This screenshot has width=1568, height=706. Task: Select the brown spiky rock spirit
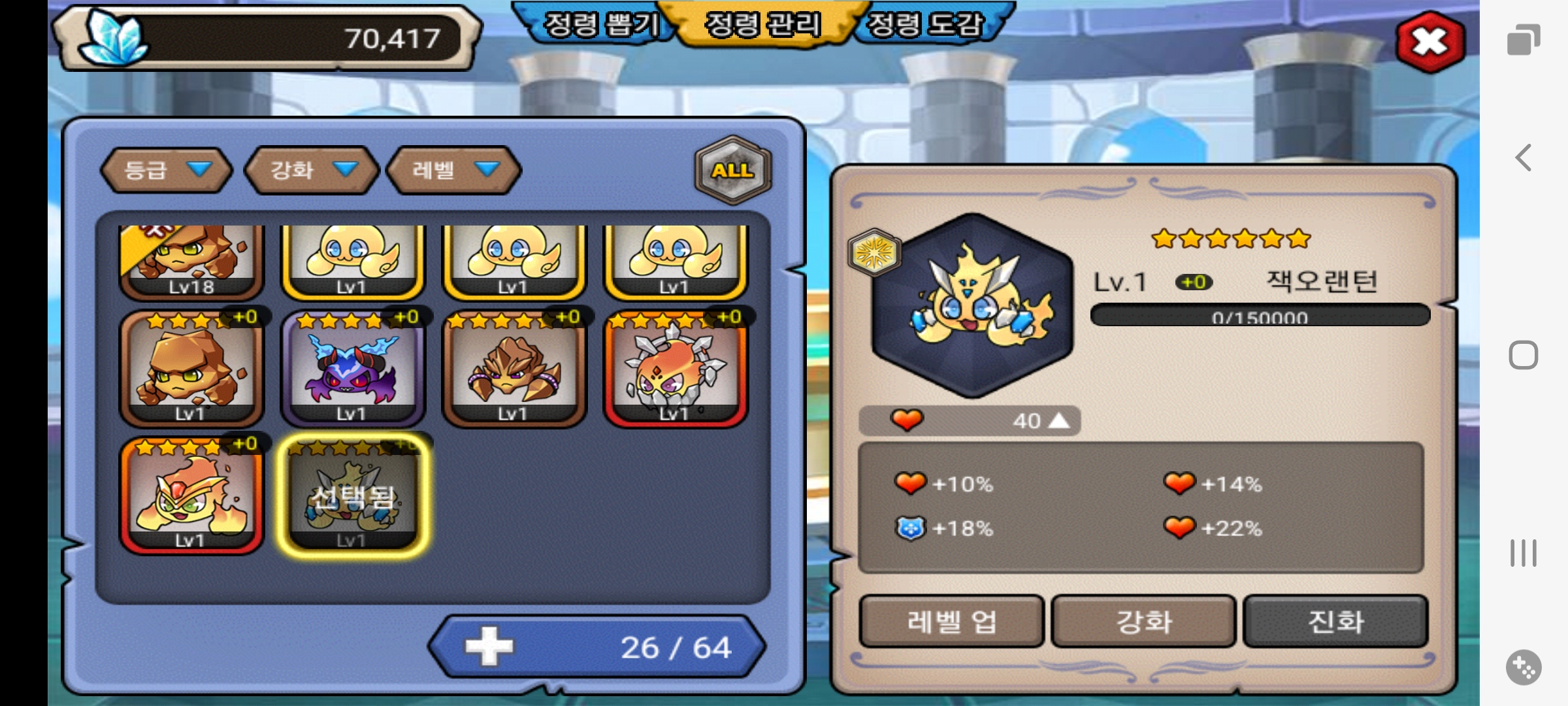pos(514,369)
